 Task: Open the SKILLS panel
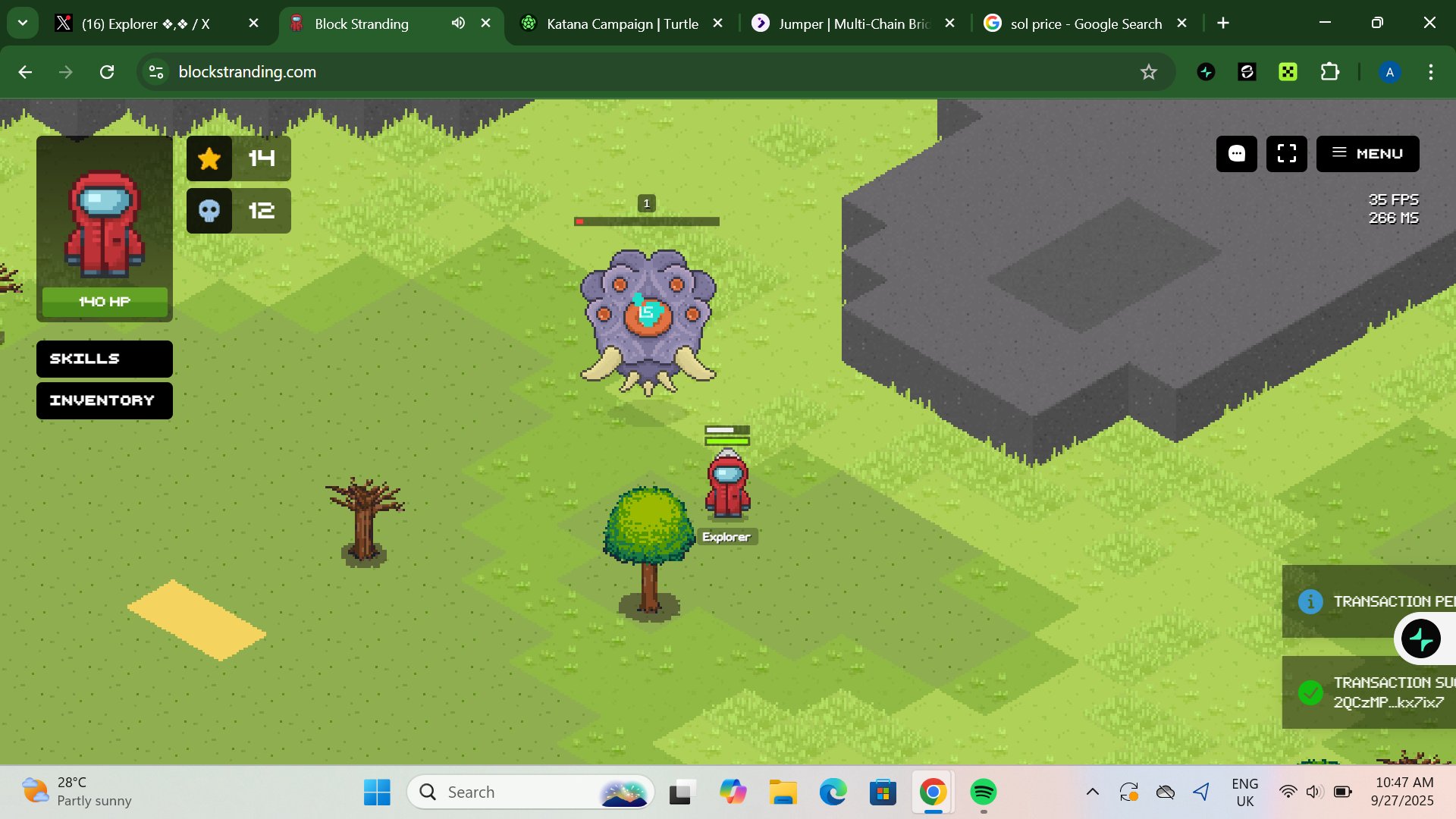coord(104,358)
